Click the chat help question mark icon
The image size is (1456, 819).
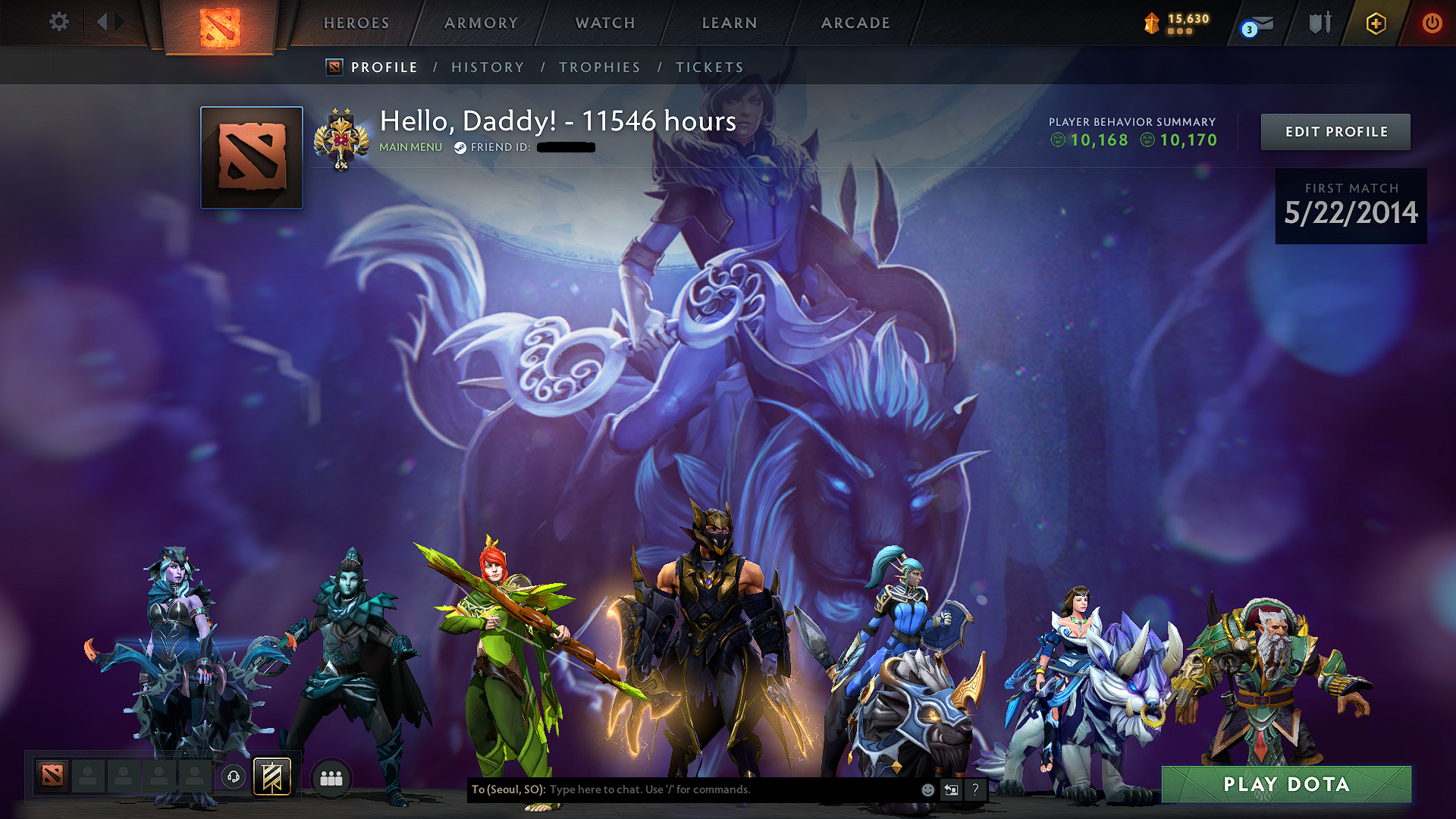[x=975, y=789]
